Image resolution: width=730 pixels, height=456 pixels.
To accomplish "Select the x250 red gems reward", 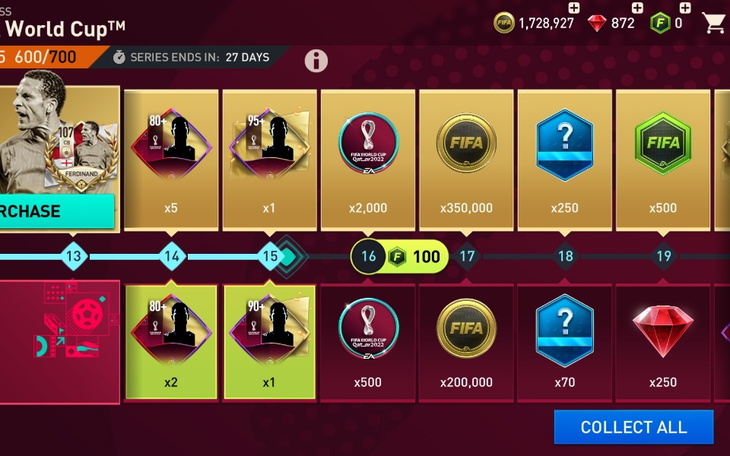I will pyautogui.click(x=663, y=341).
